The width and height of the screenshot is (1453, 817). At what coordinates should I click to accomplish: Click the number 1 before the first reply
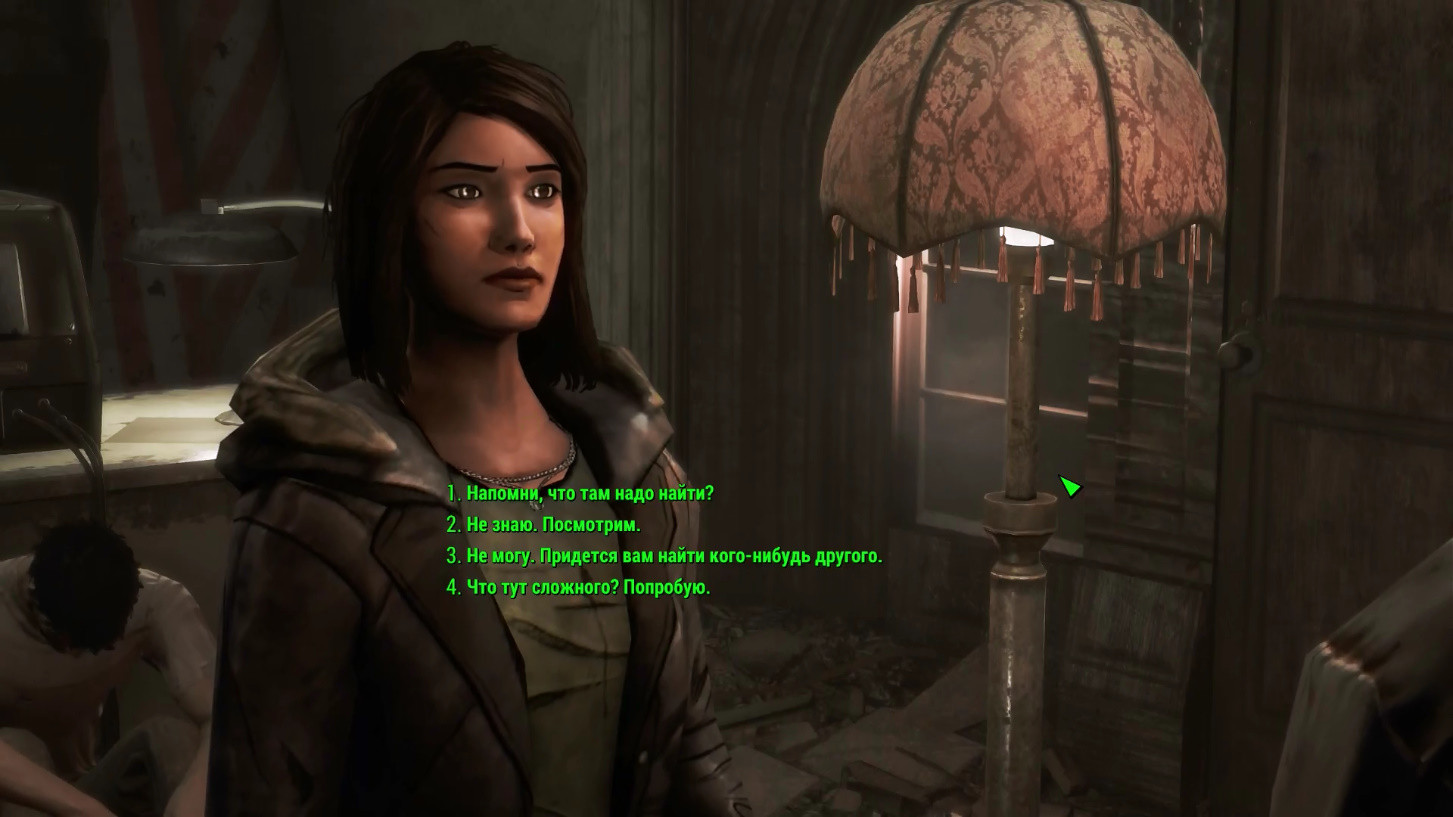pyautogui.click(x=455, y=491)
